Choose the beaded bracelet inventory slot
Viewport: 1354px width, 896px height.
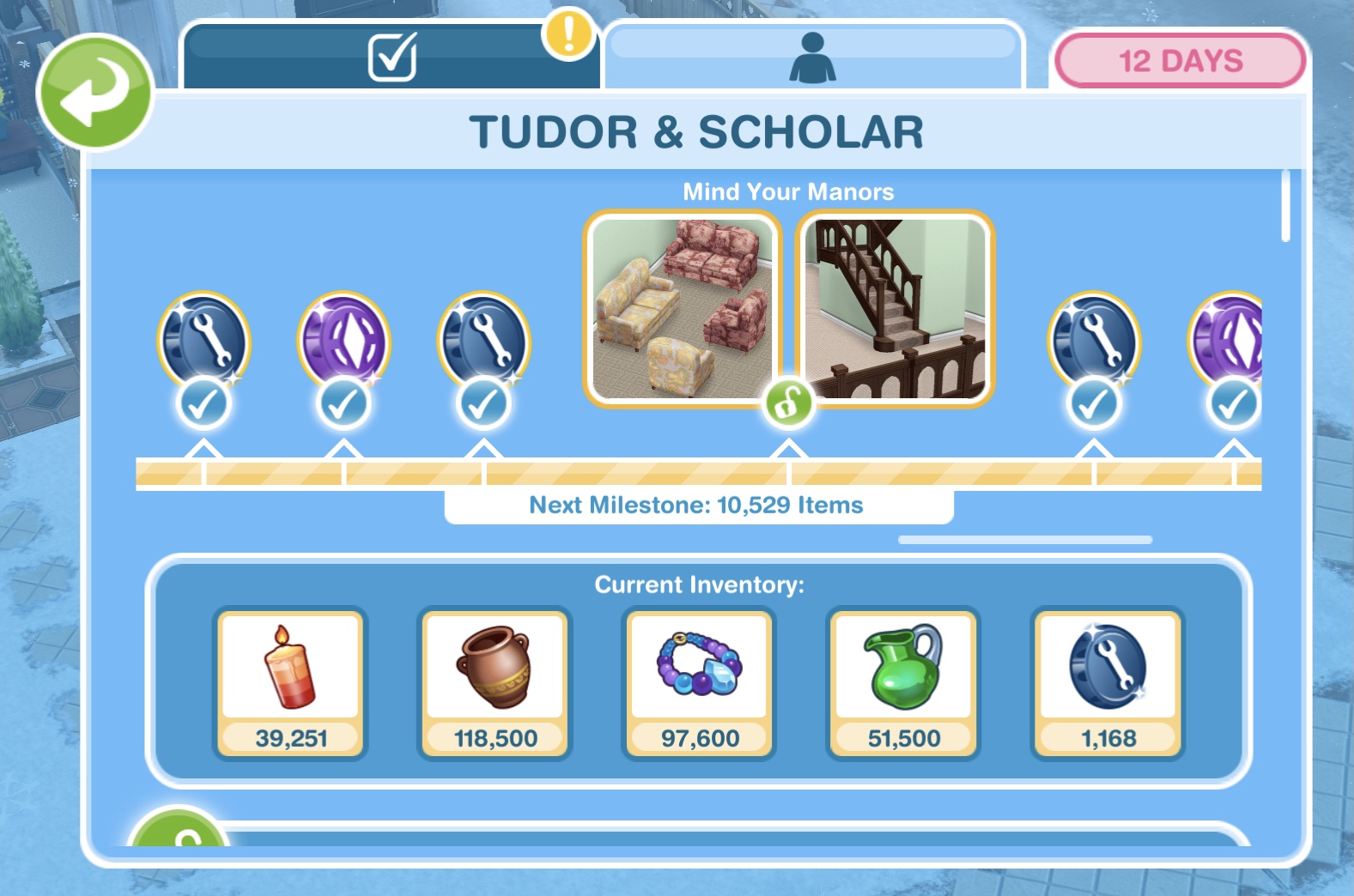click(x=699, y=683)
